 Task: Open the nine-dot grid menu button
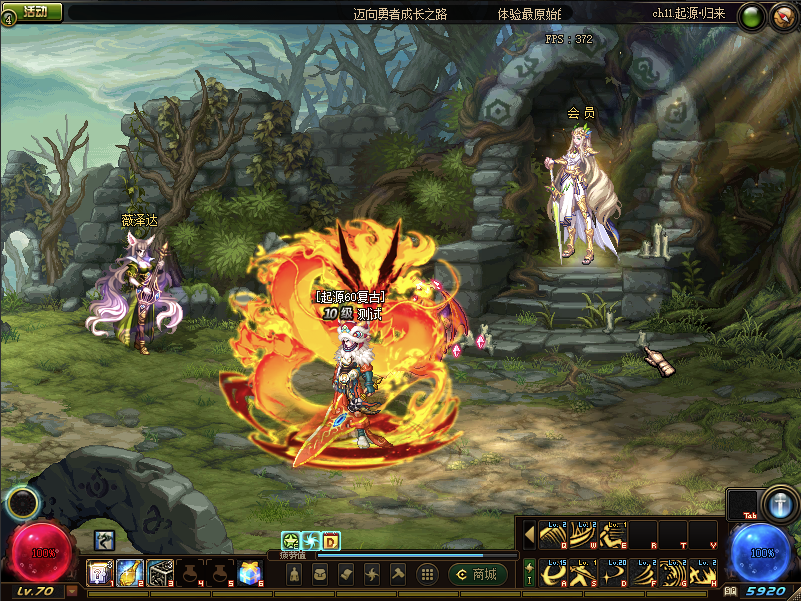(x=427, y=574)
